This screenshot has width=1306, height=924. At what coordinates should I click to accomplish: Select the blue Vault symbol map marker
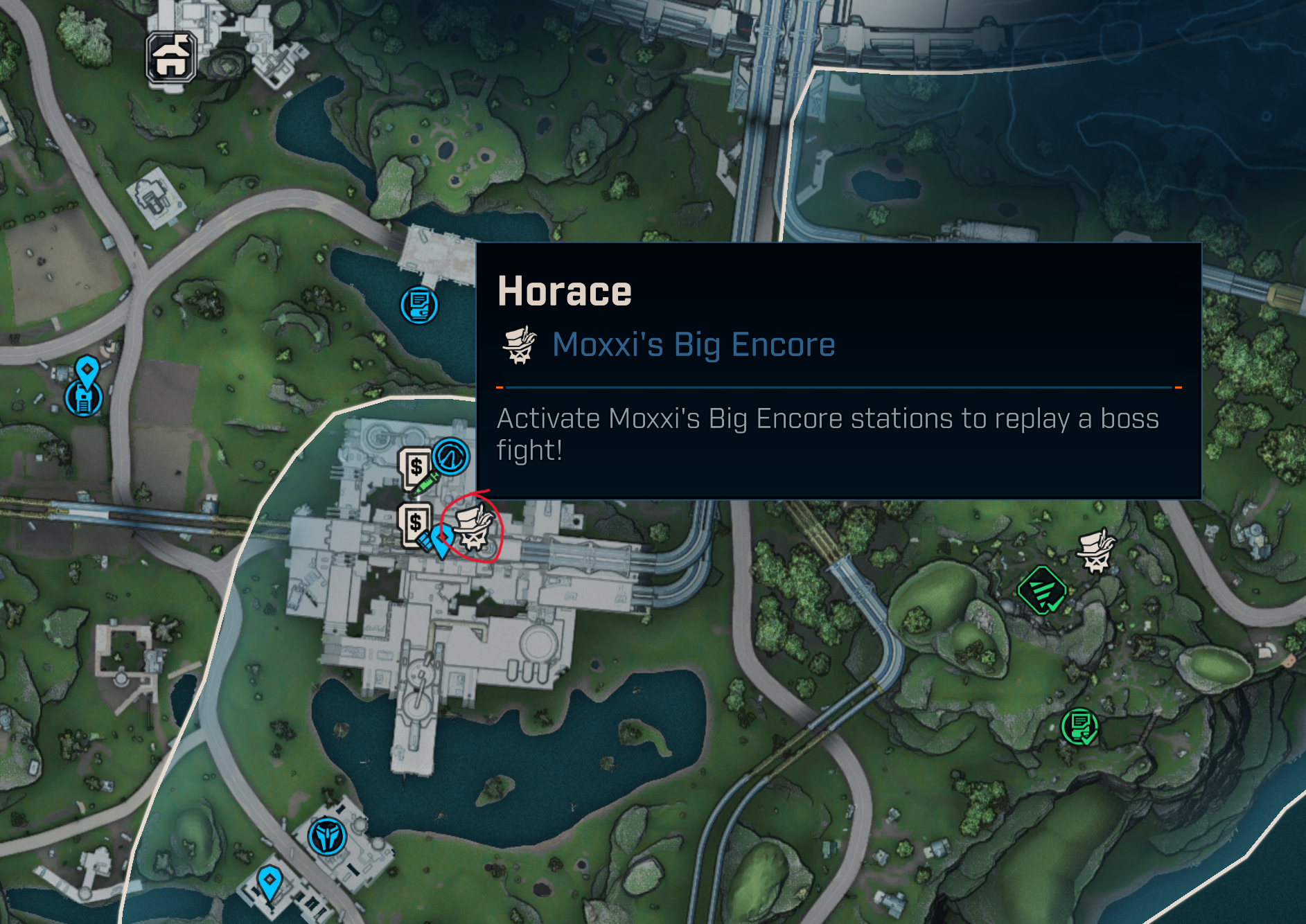pyautogui.click(x=451, y=456)
